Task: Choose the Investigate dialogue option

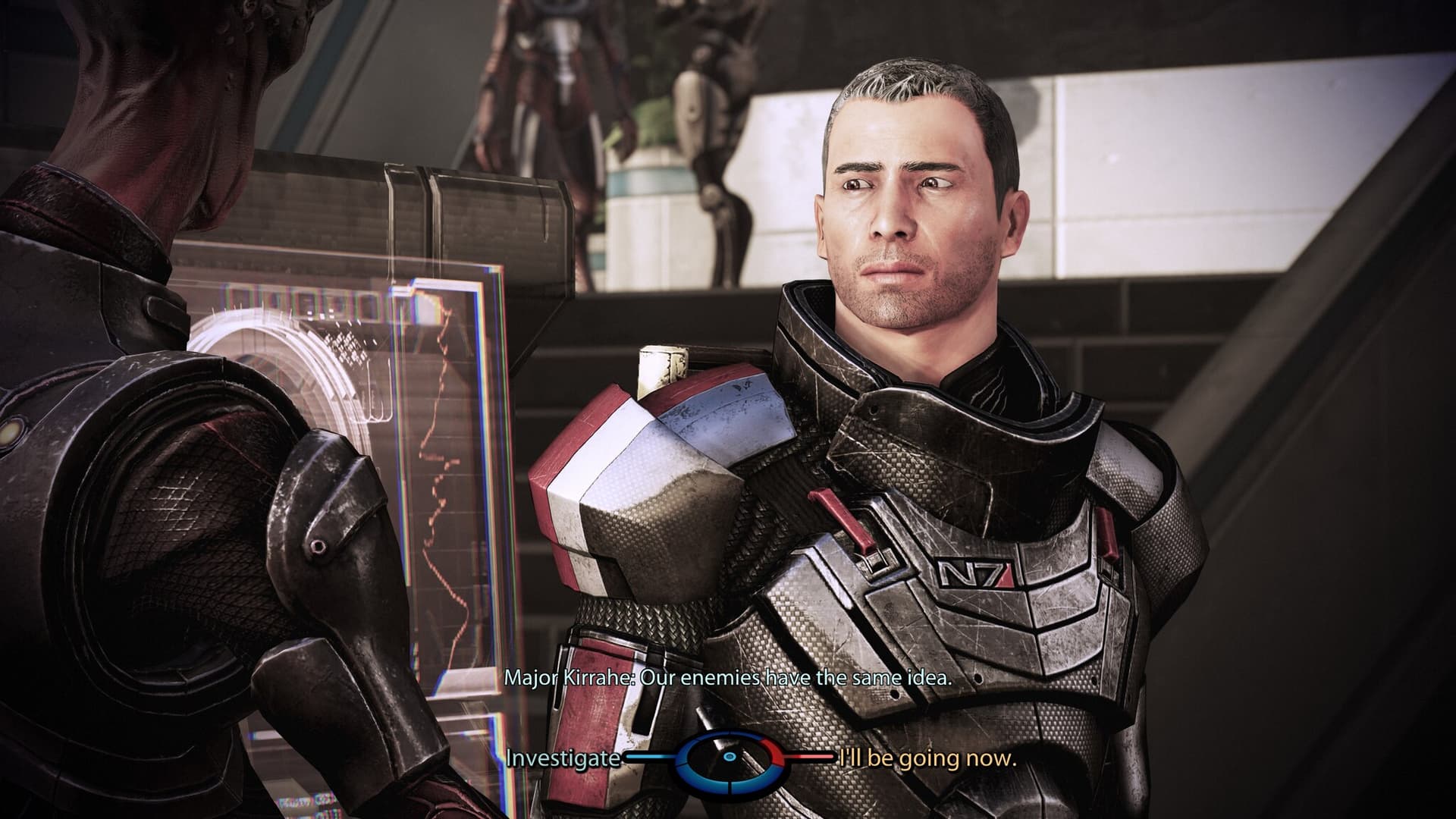Action: pyautogui.click(x=563, y=758)
